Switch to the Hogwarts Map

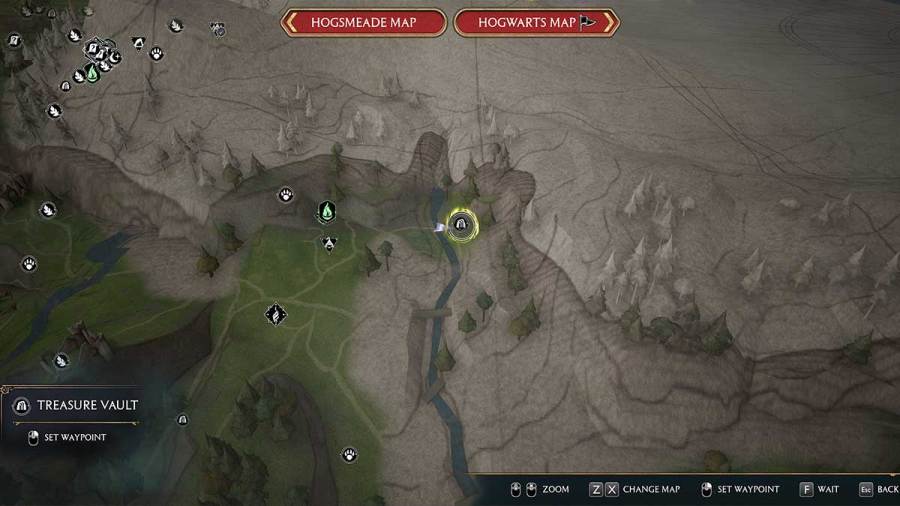[x=536, y=22]
